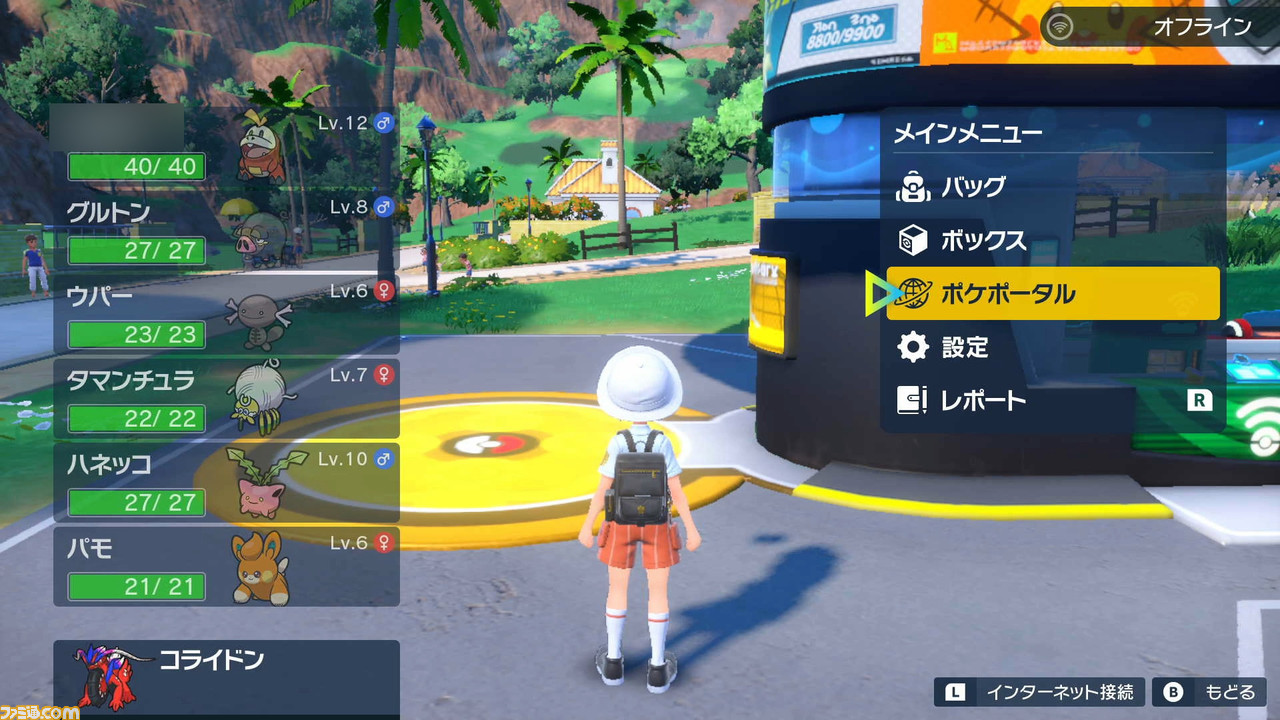Choose グルトン in the party list
Viewport: 1280px width, 720px height.
[x=226, y=230]
